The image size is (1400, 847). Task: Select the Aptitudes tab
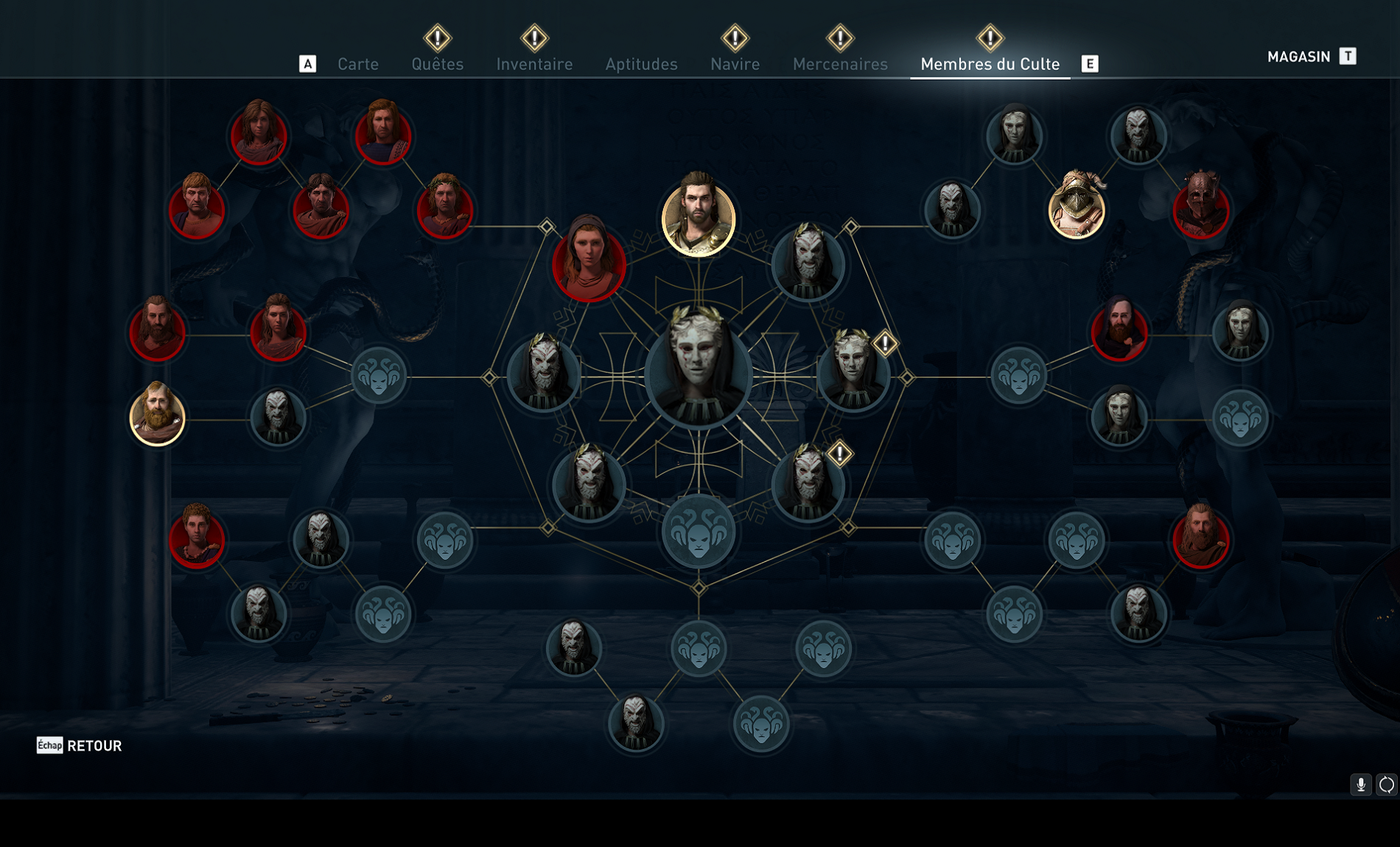coord(641,64)
